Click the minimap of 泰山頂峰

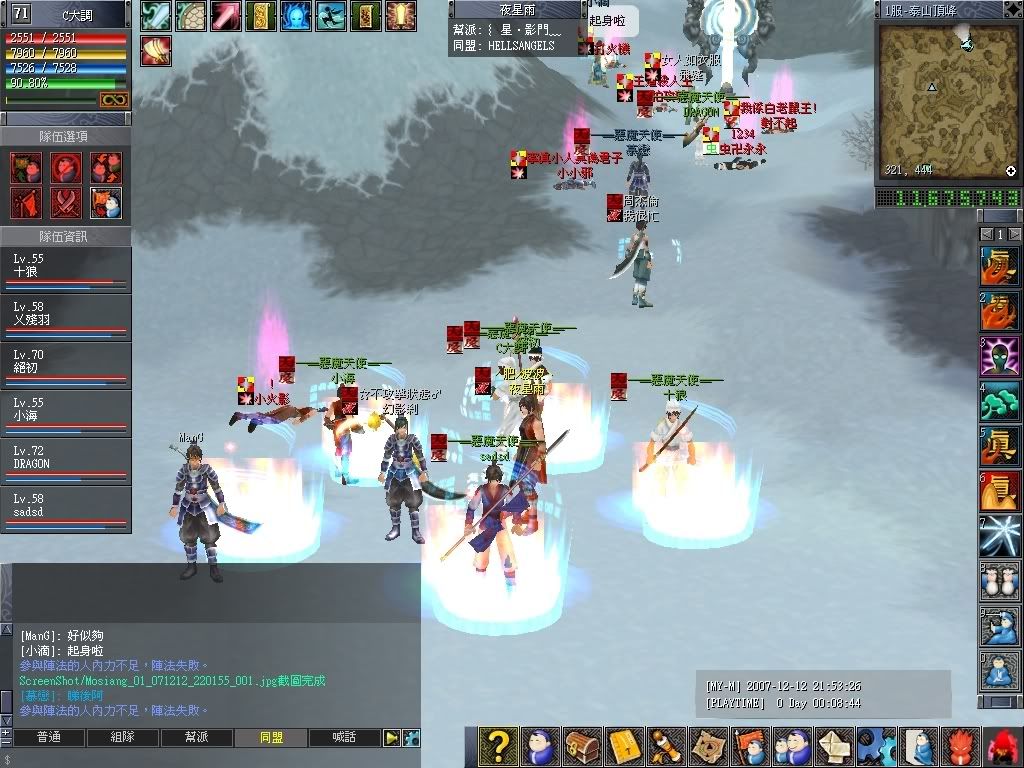pos(946,101)
